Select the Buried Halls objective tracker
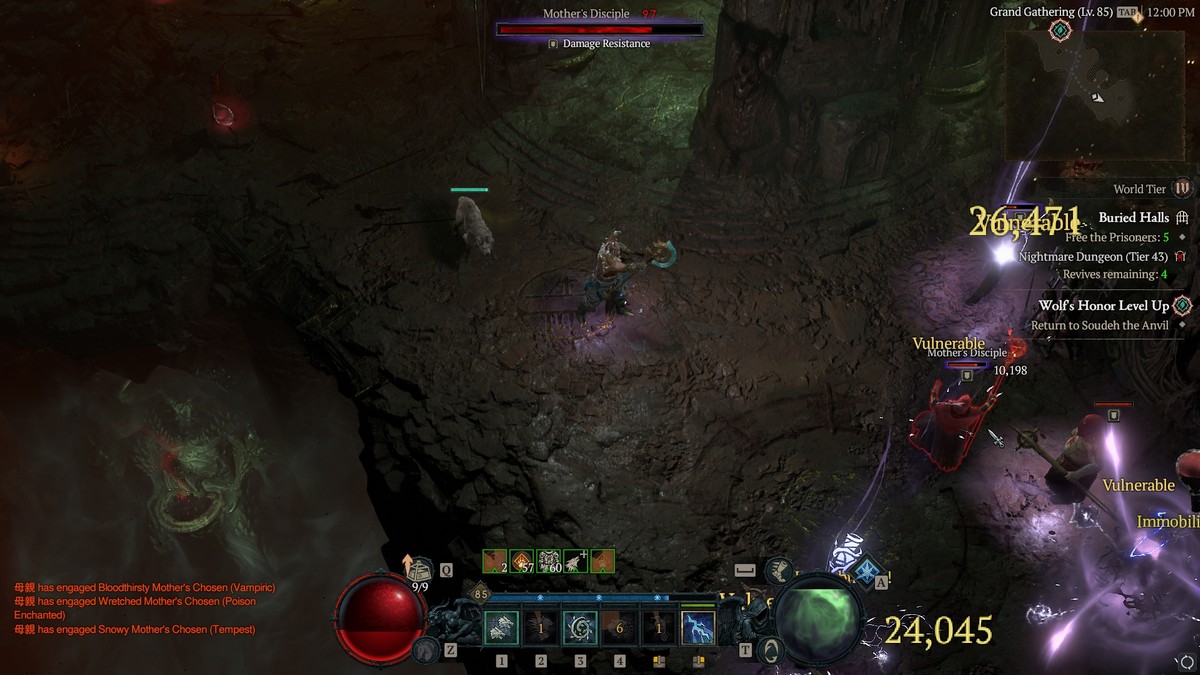 click(x=1134, y=217)
